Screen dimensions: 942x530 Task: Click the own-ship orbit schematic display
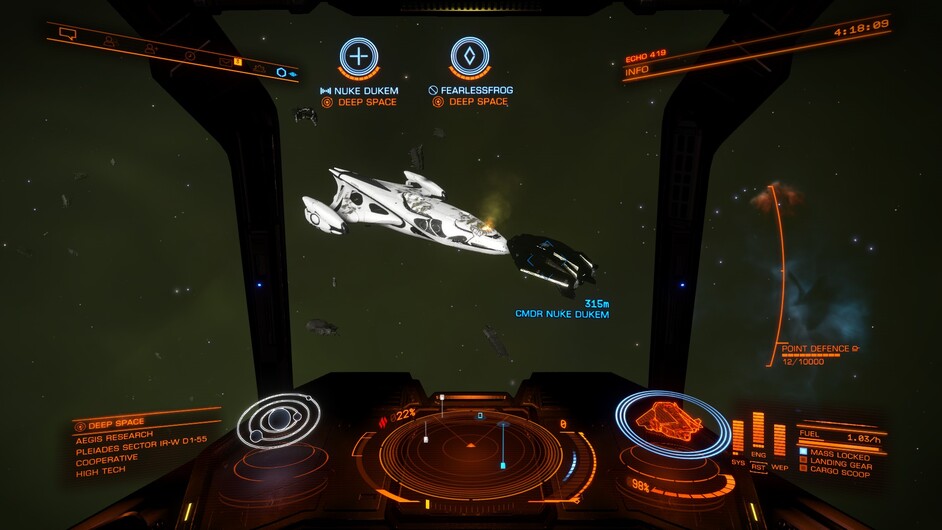pyautogui.click(x=278, y=422)
